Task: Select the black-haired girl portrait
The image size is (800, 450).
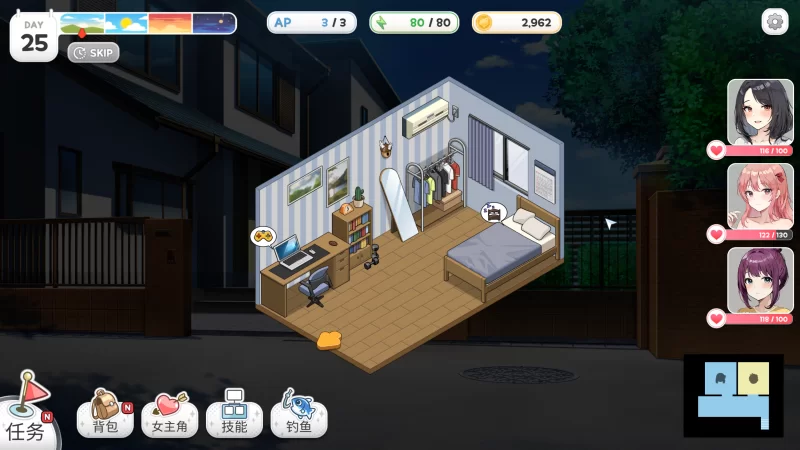Action: (x=760, y=112)
